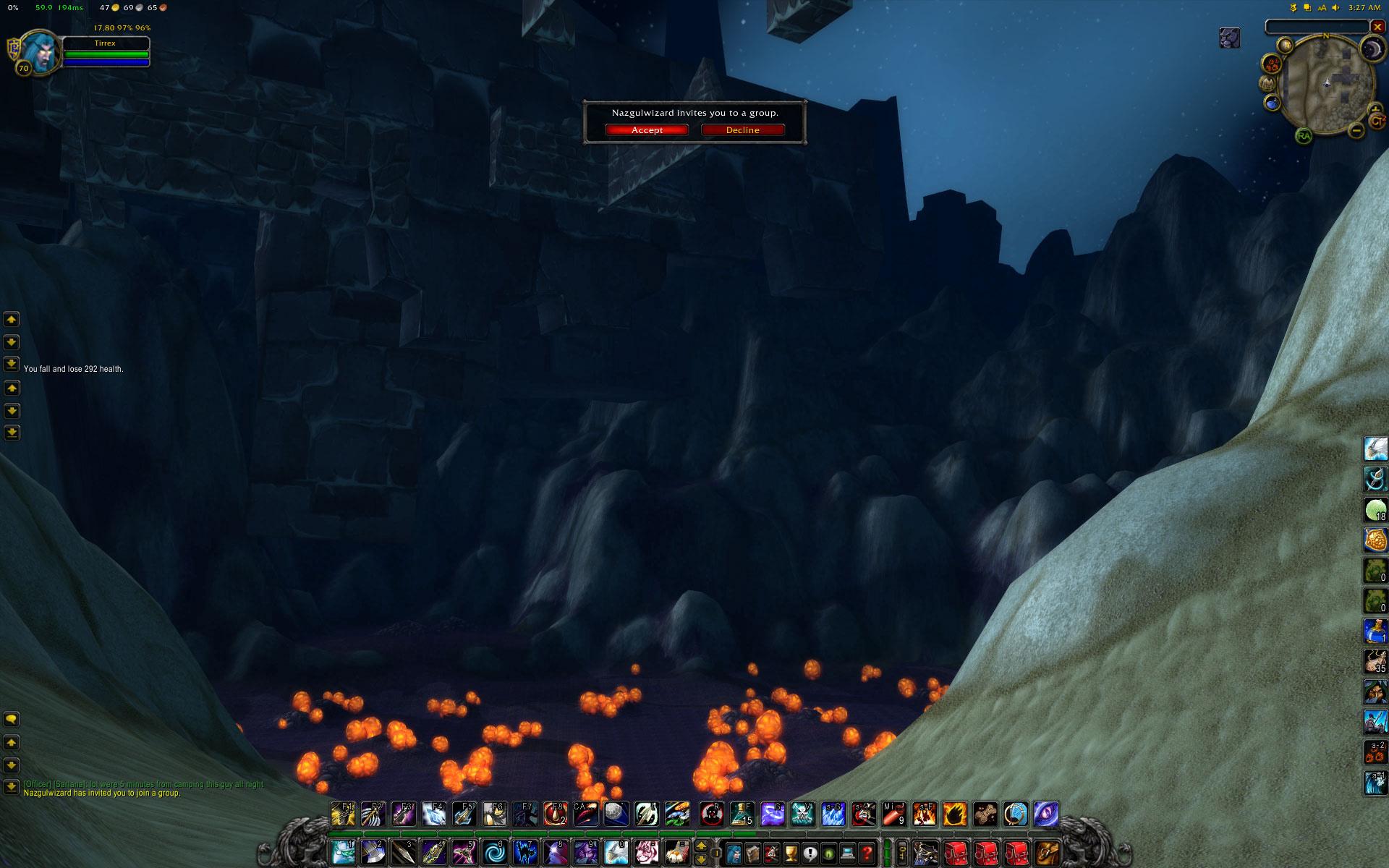
Task: Open the red question mark help button
Action: 867,853
